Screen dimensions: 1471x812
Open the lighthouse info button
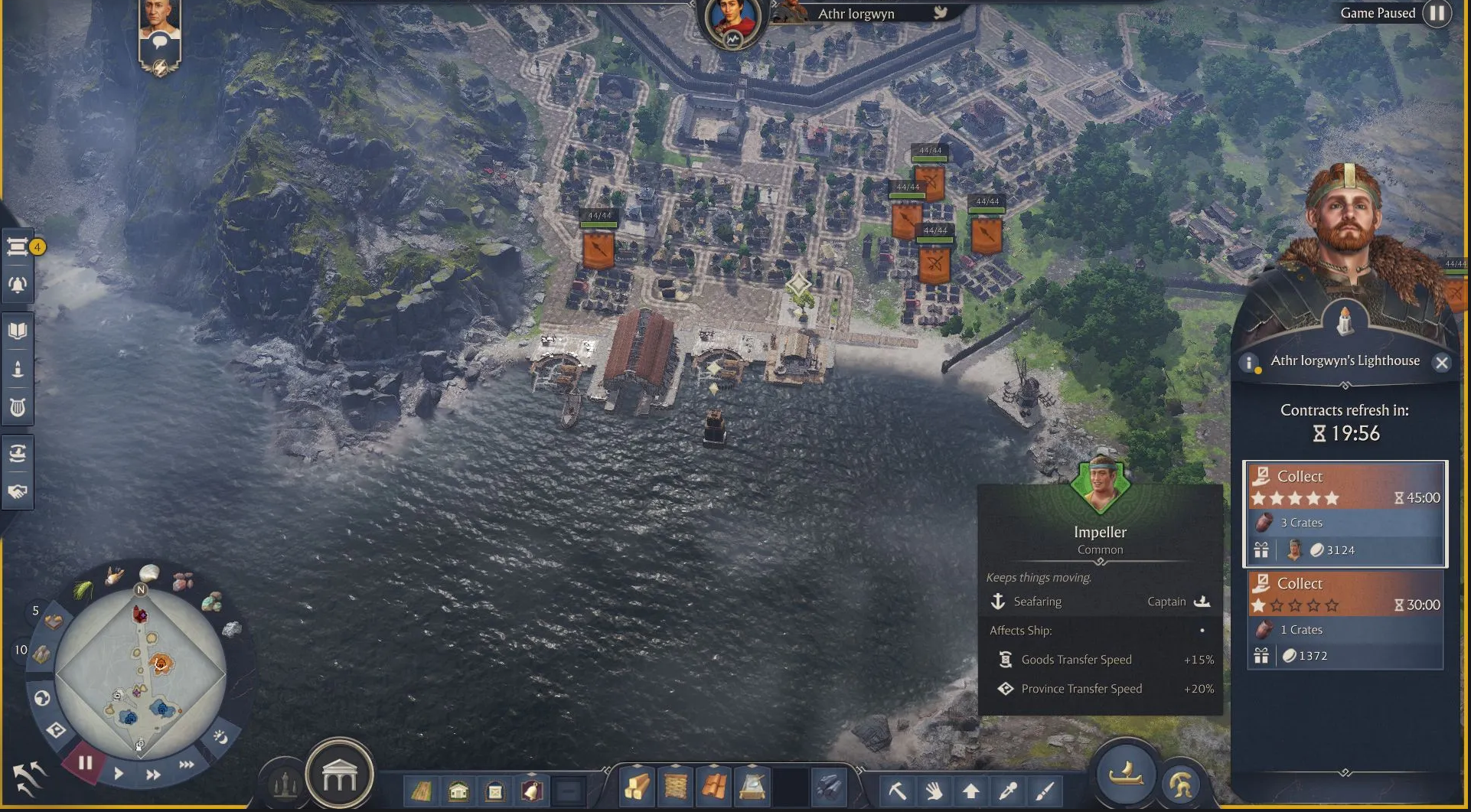1249,363
